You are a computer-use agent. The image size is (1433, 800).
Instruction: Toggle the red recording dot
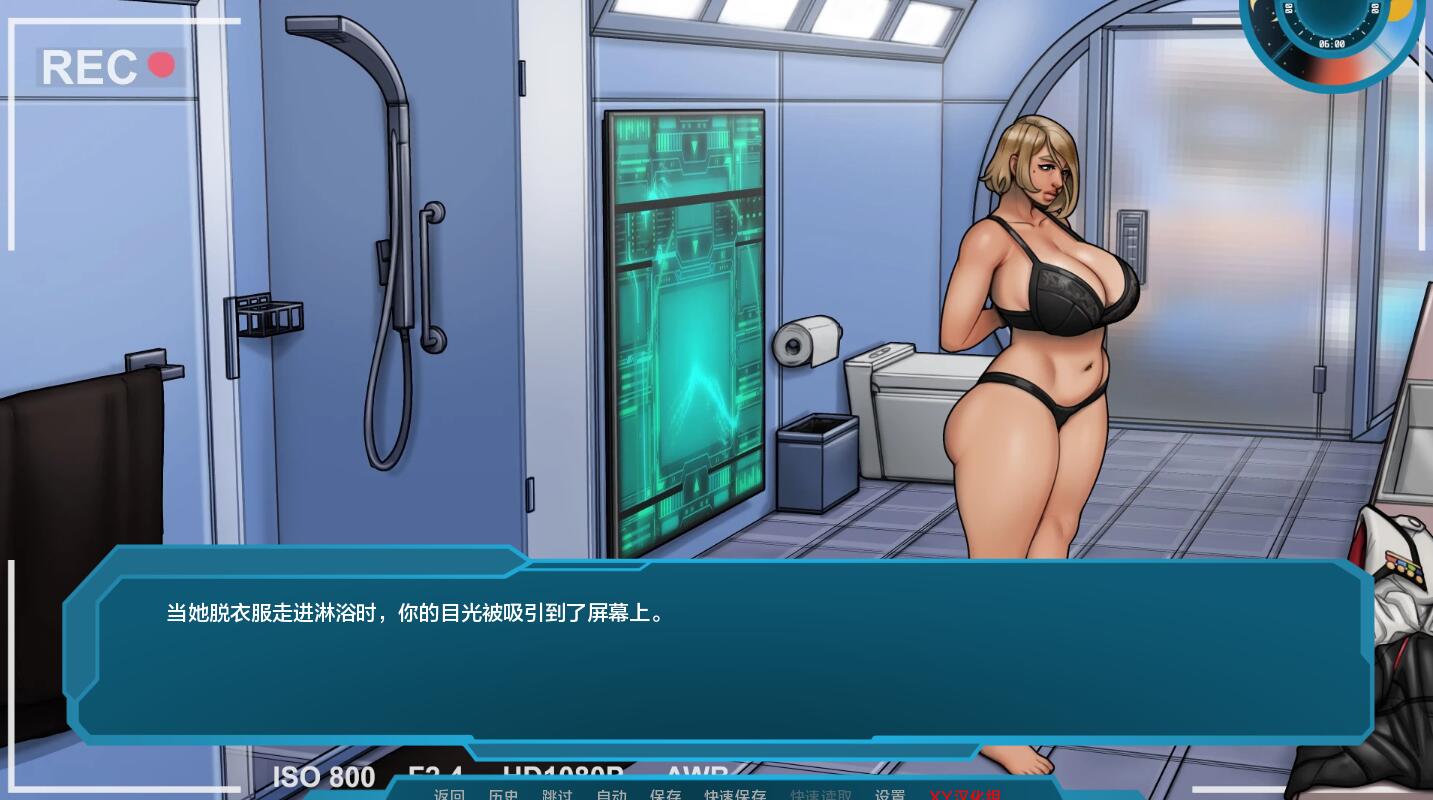tap(160, 64)
